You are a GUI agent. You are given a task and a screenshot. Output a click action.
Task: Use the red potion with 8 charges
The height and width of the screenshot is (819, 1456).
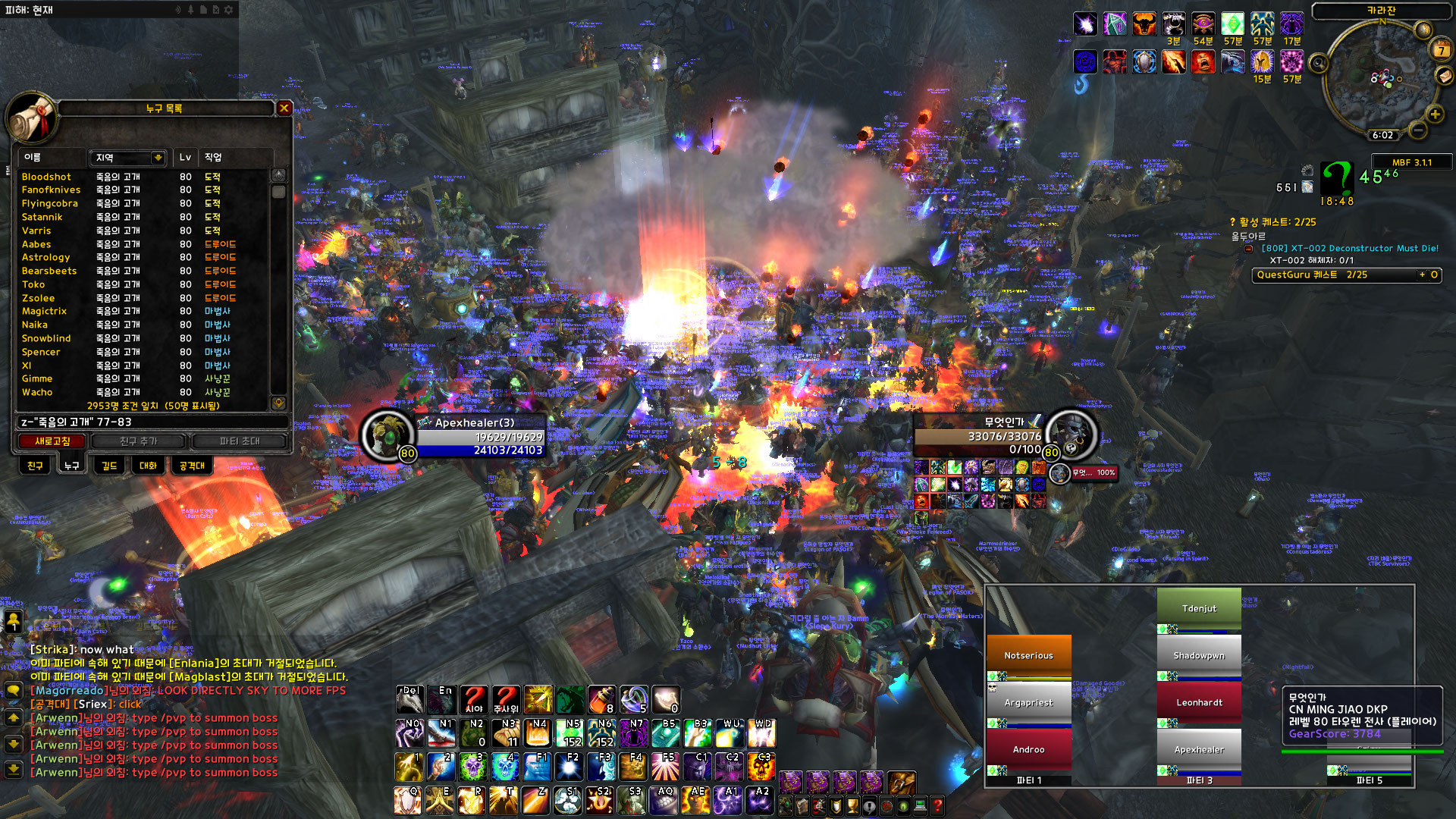point(601,699)
